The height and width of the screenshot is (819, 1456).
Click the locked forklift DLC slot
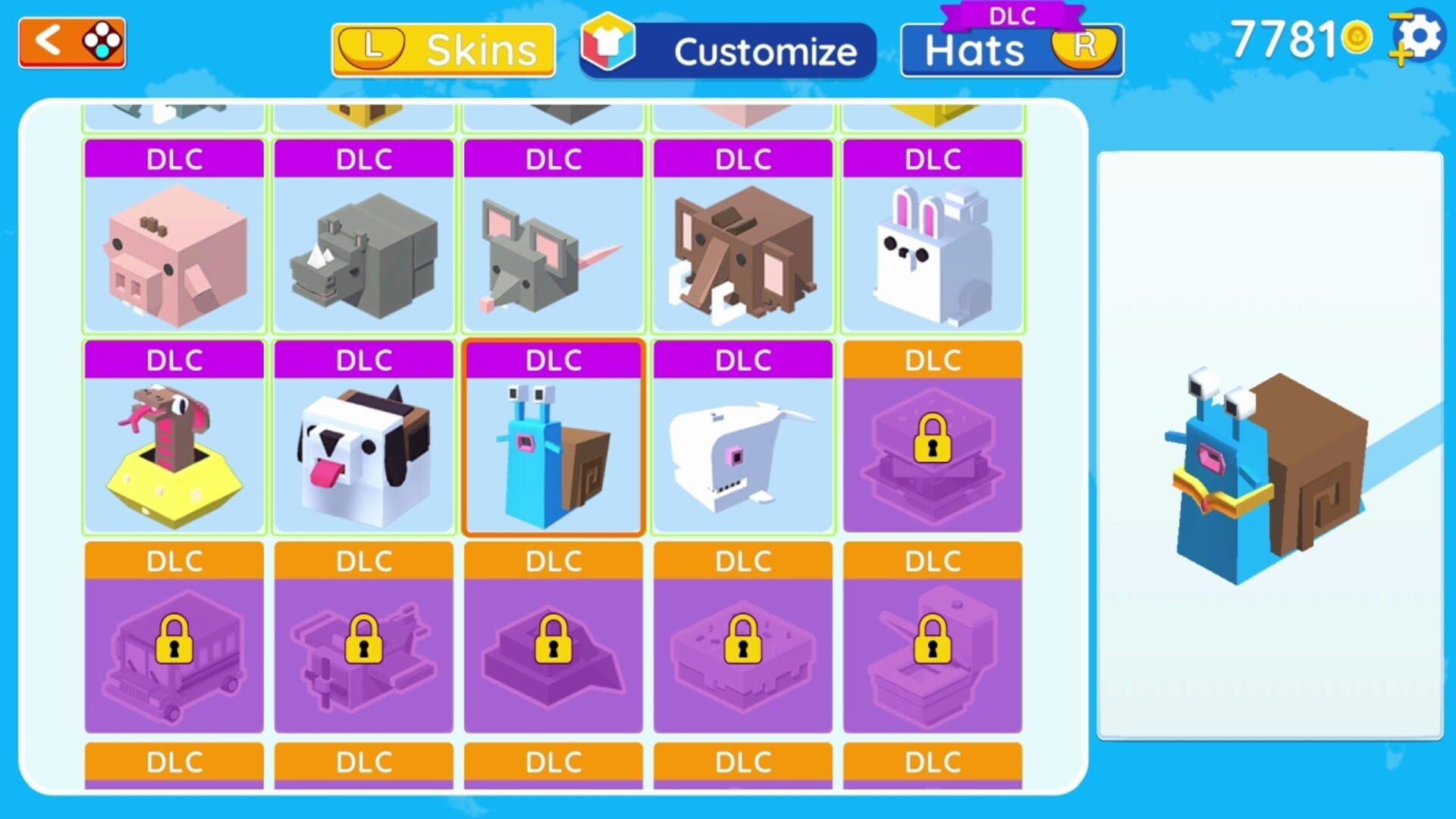tap(363, 652)
